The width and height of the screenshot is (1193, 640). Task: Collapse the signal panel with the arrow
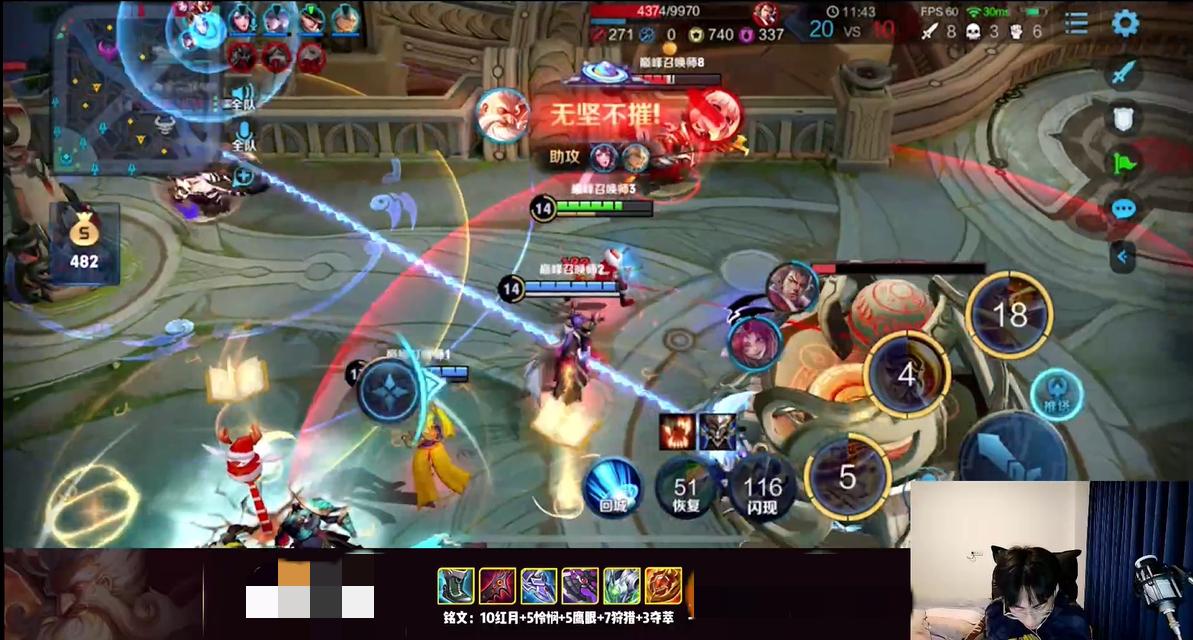click(x=1122, y=257)
